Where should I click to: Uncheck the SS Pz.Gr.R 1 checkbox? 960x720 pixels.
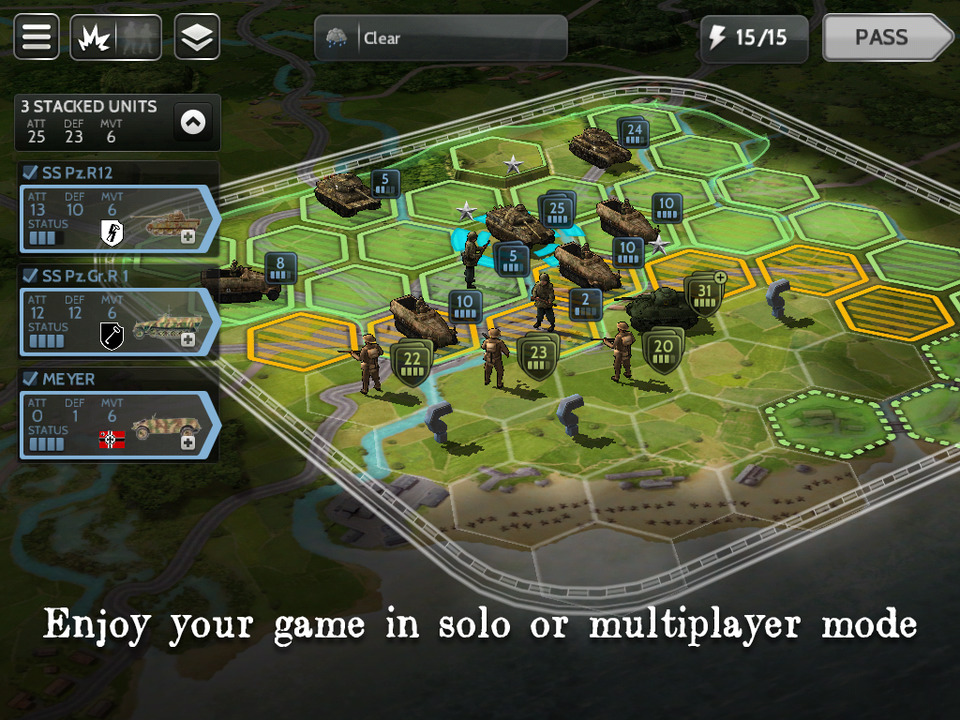pyautogui.click(x=30, y=275)
